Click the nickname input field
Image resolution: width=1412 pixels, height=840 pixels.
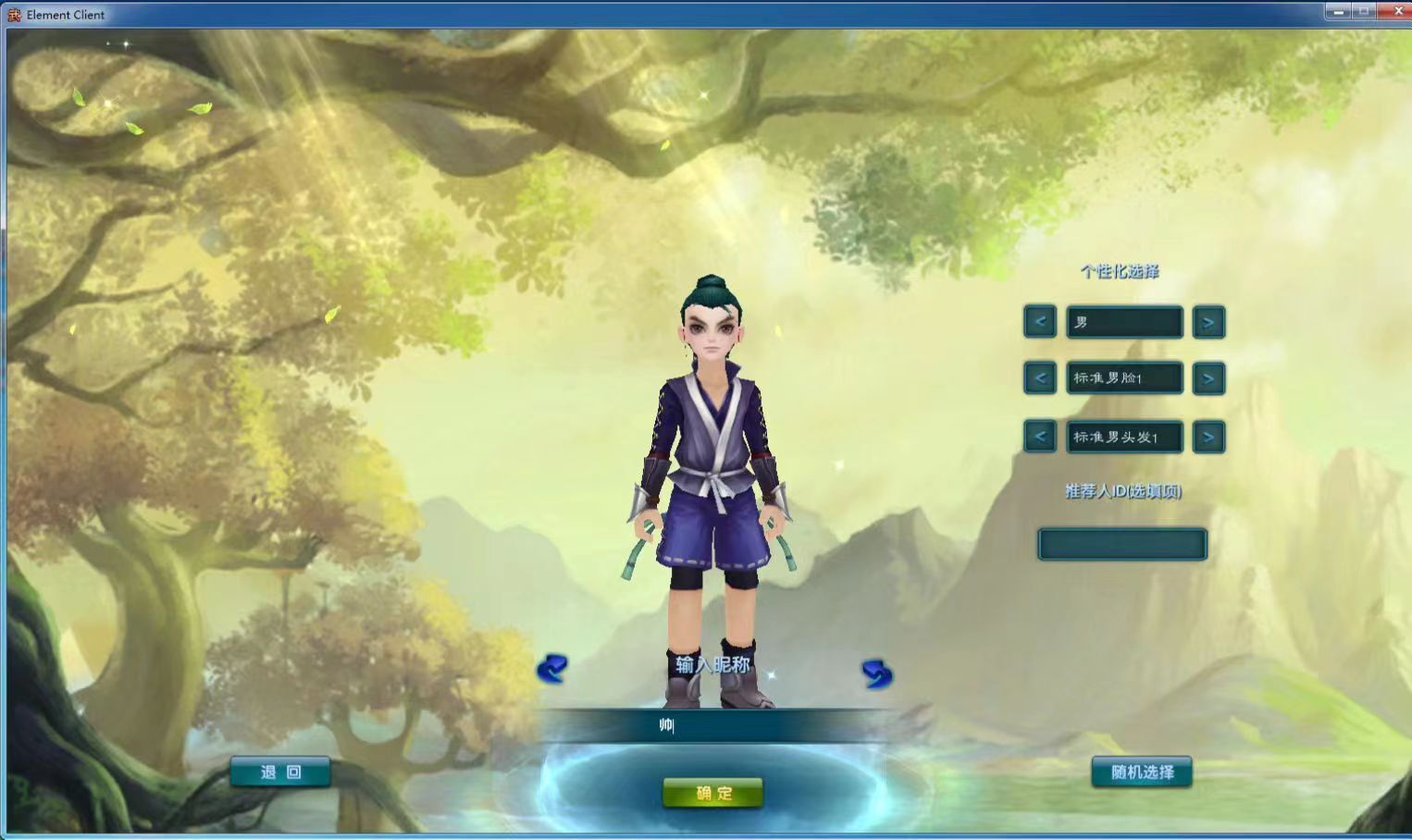[x=712, y=726]
